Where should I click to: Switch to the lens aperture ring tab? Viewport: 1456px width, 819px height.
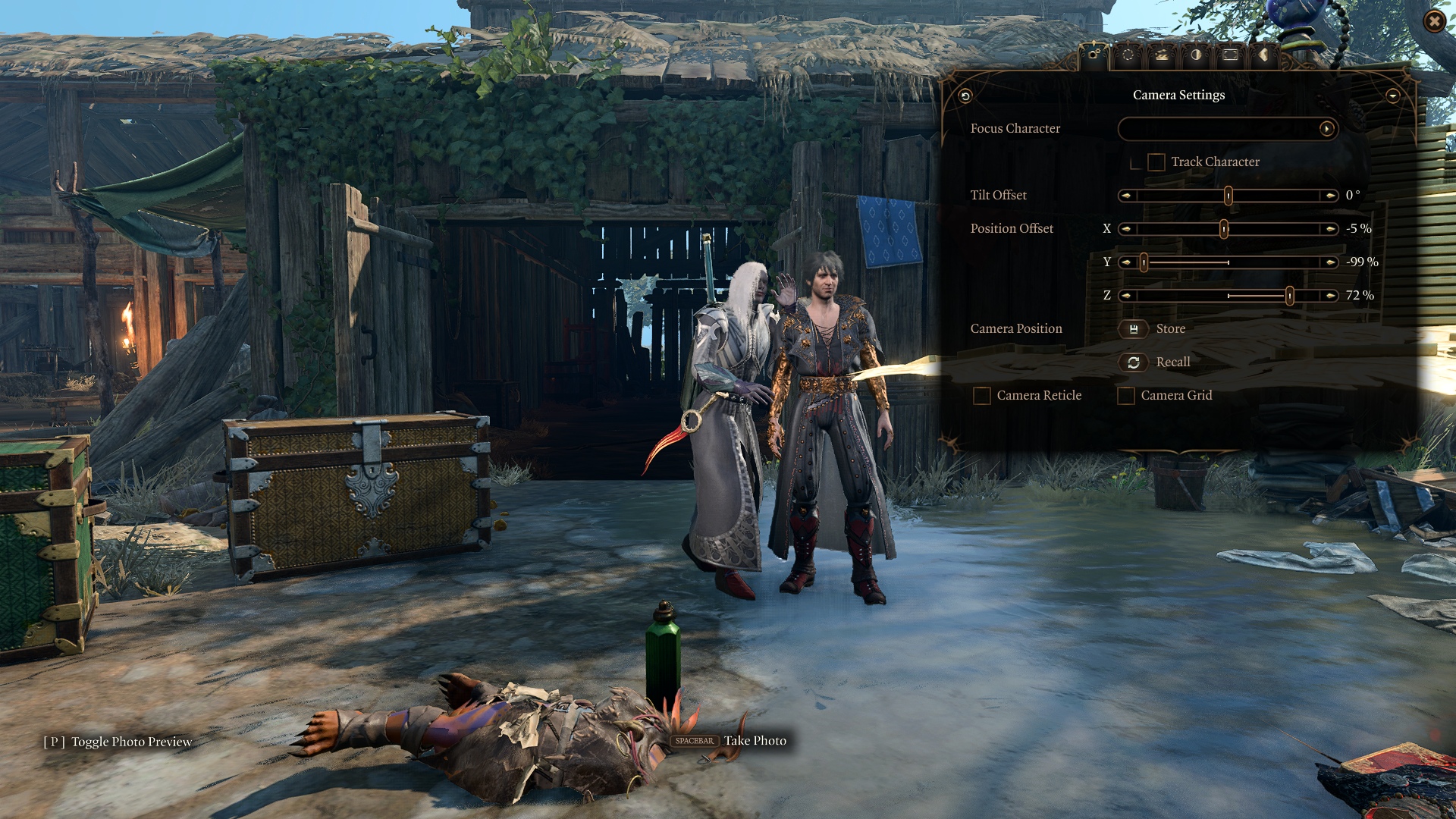tap(1128, 55)
